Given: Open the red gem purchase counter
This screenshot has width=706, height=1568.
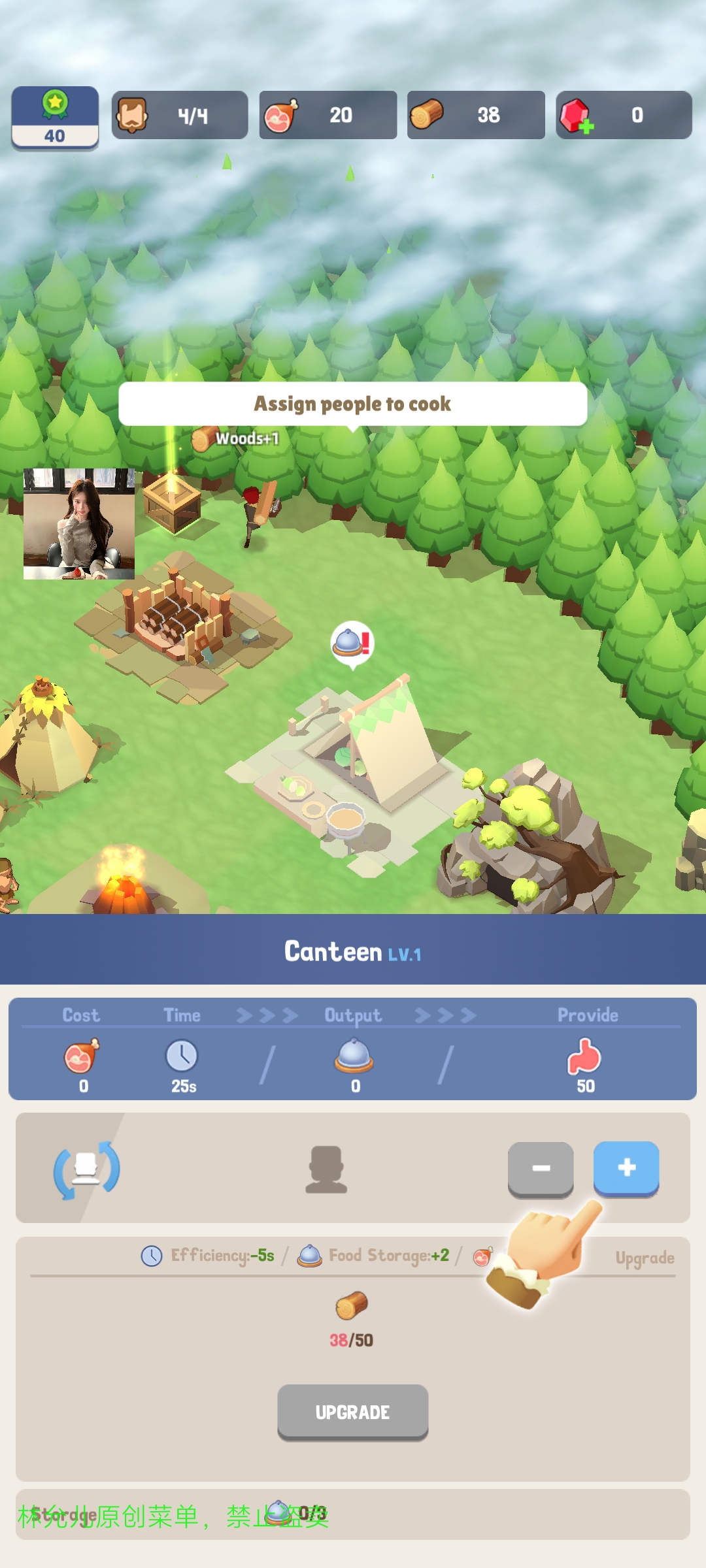Looking at the screenshot, I should [x=623, y=115].
